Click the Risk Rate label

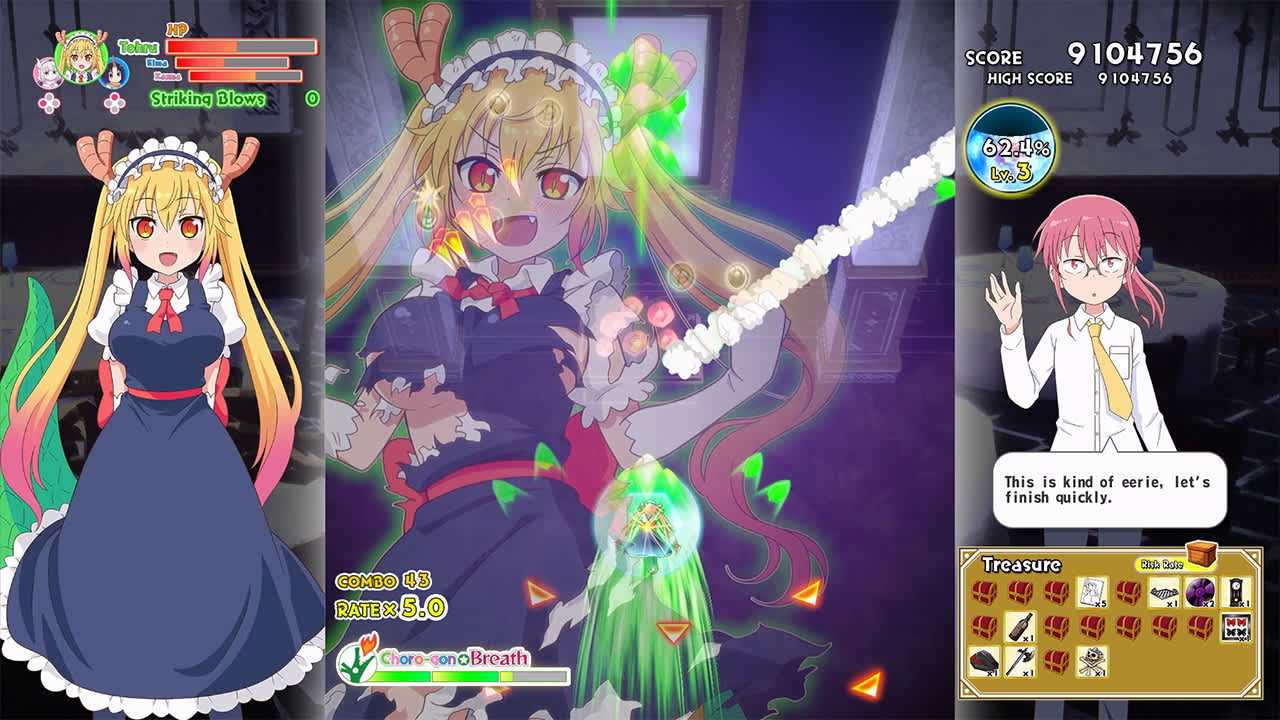pyautogui.click(x=1162, y=562)
